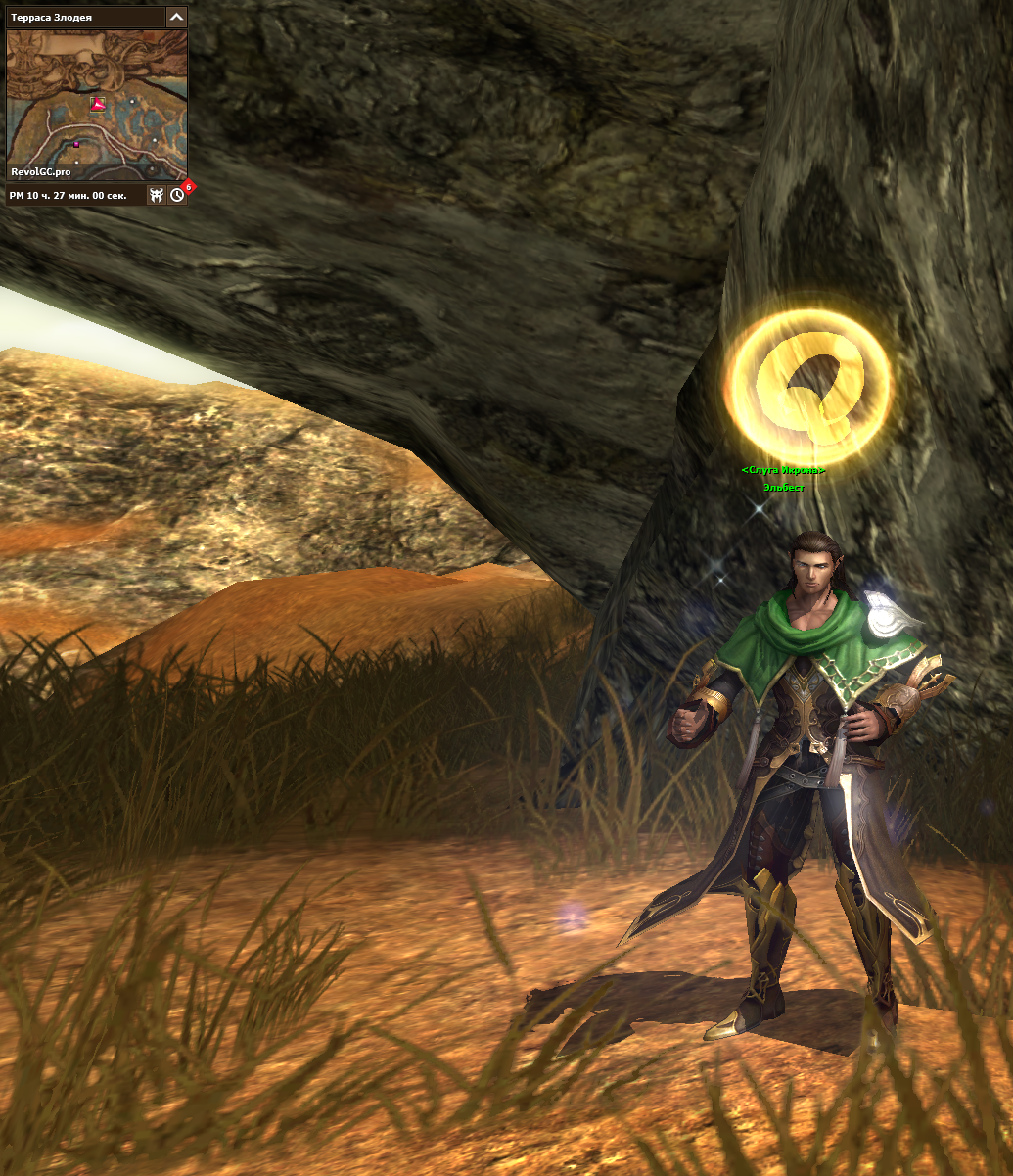Select the purple square marker on the minimap
Screen dimensions: 1013x1176
point(76,145)
